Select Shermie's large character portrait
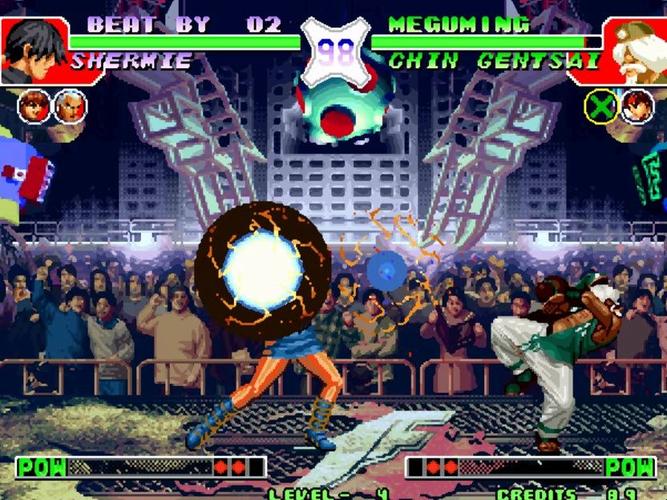The width and height of the screenshot is (667, 500). tap(34, 49)
